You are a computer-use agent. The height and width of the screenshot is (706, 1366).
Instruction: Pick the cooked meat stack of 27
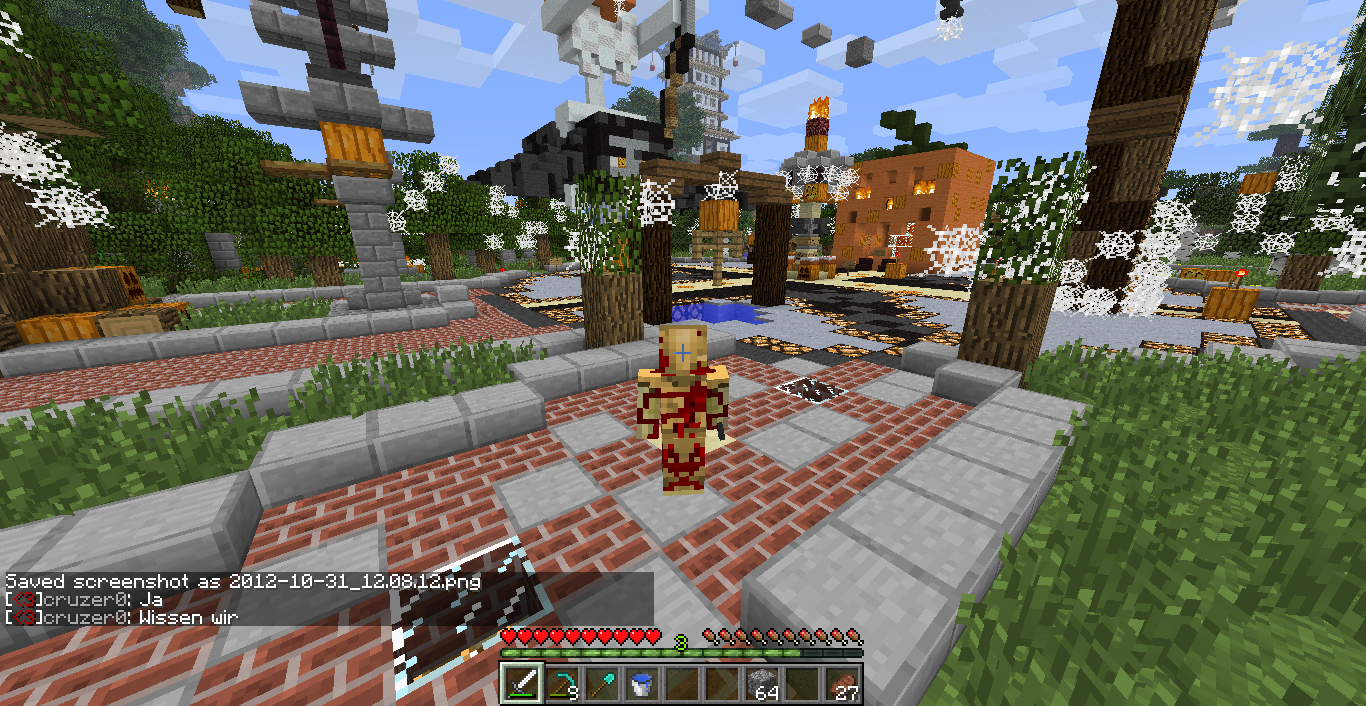point(842,684)
